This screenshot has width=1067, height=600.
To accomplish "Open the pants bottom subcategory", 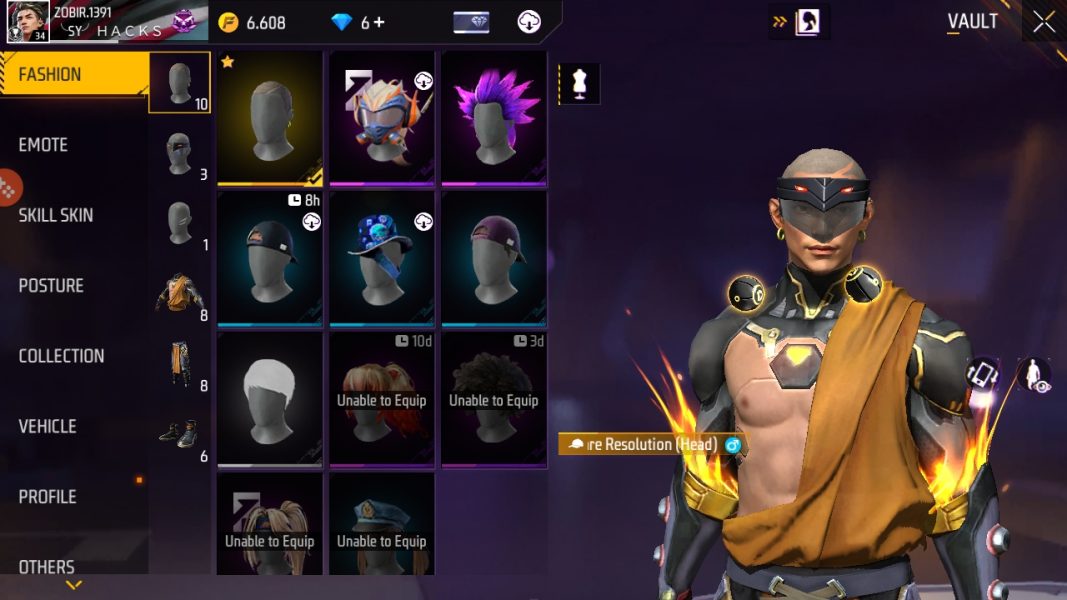I will tap(180, 365).
